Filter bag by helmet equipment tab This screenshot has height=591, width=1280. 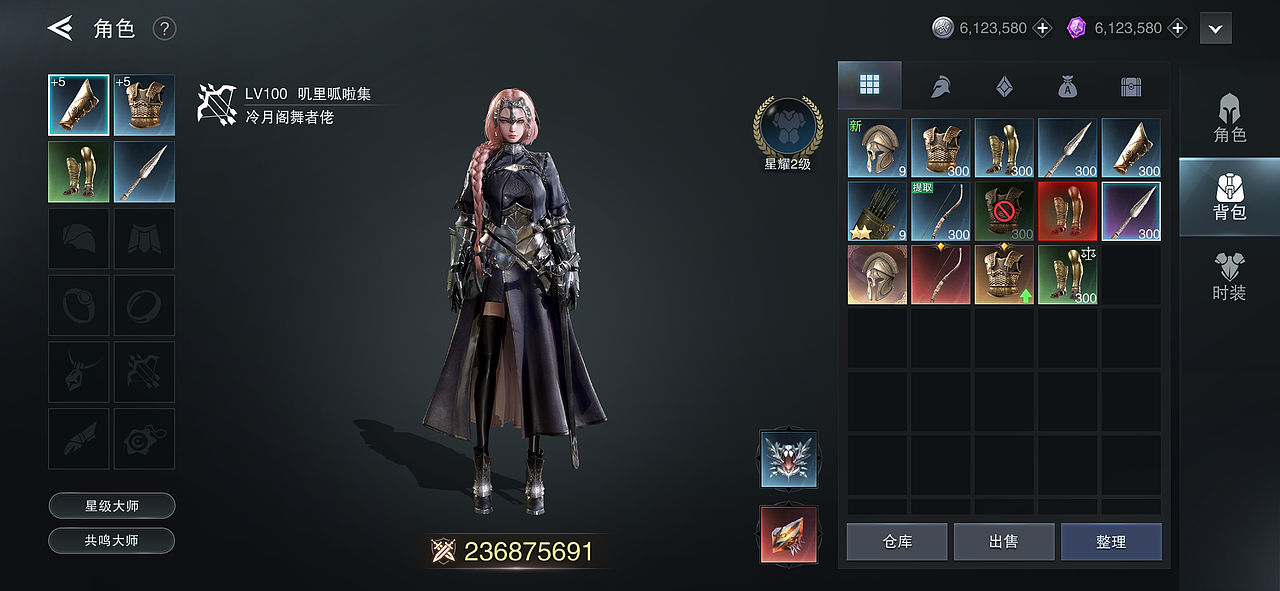click(940, 87)
